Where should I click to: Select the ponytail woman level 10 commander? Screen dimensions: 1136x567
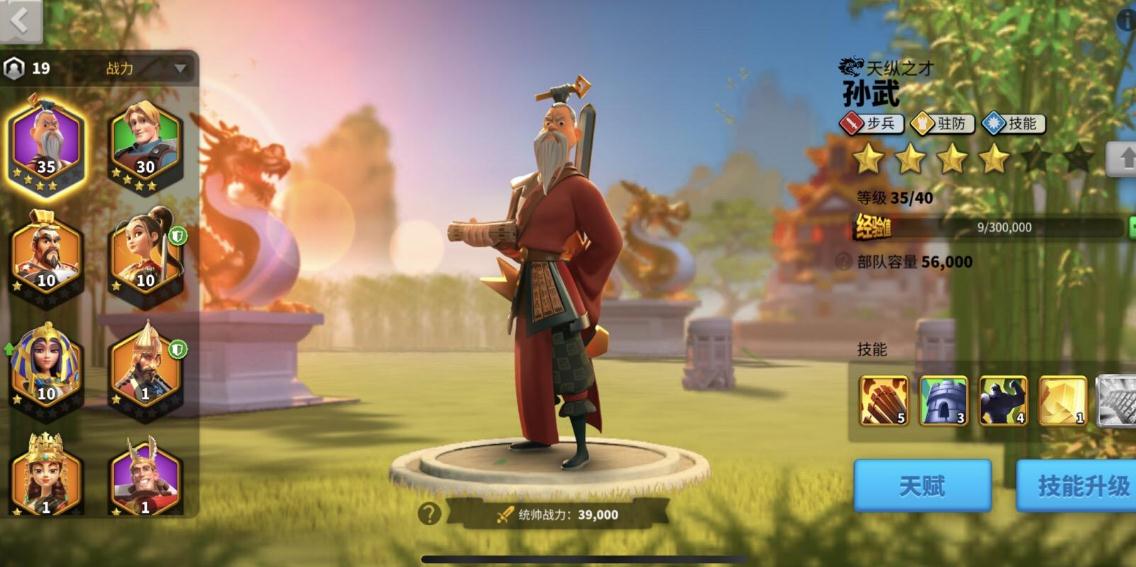coord(146,253)
